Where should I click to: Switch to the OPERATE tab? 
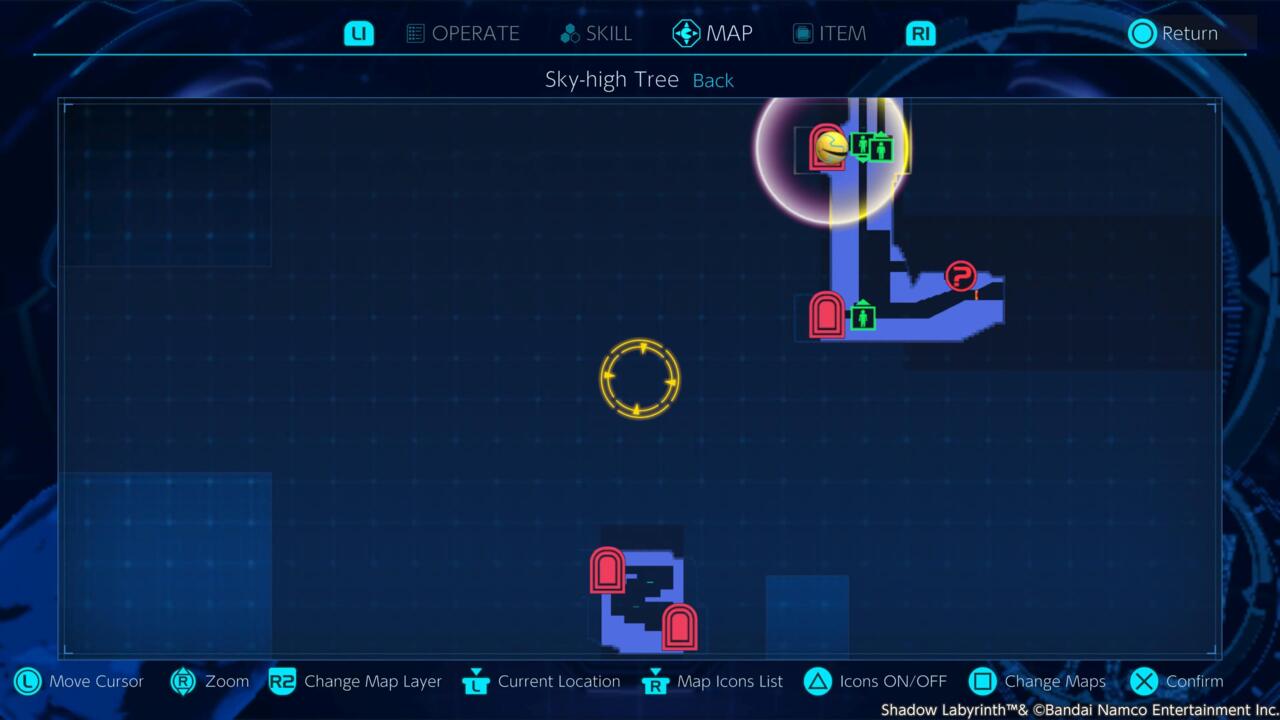[x=463, y=33]
